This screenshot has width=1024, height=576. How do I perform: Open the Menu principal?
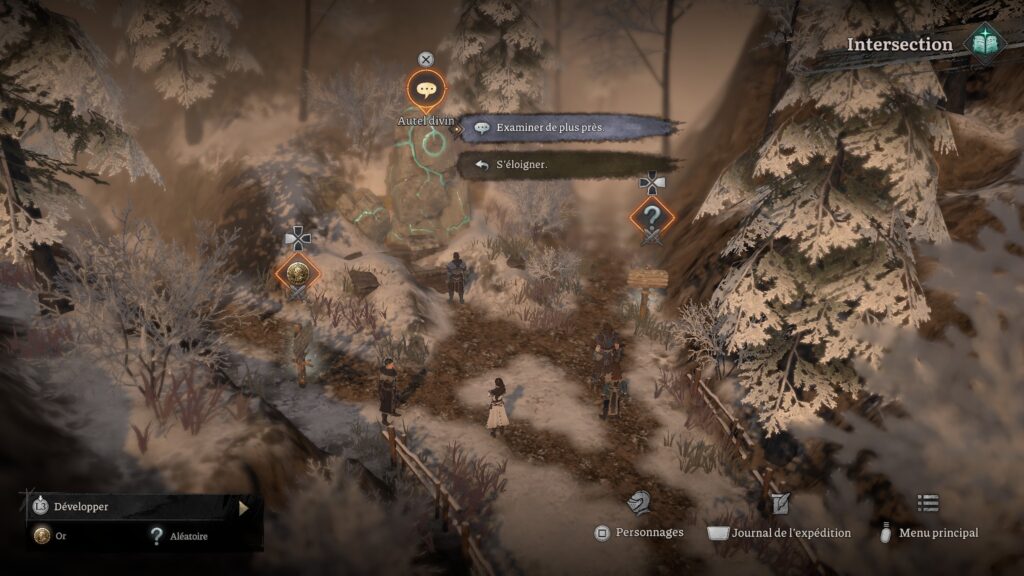tap(927, 503)
